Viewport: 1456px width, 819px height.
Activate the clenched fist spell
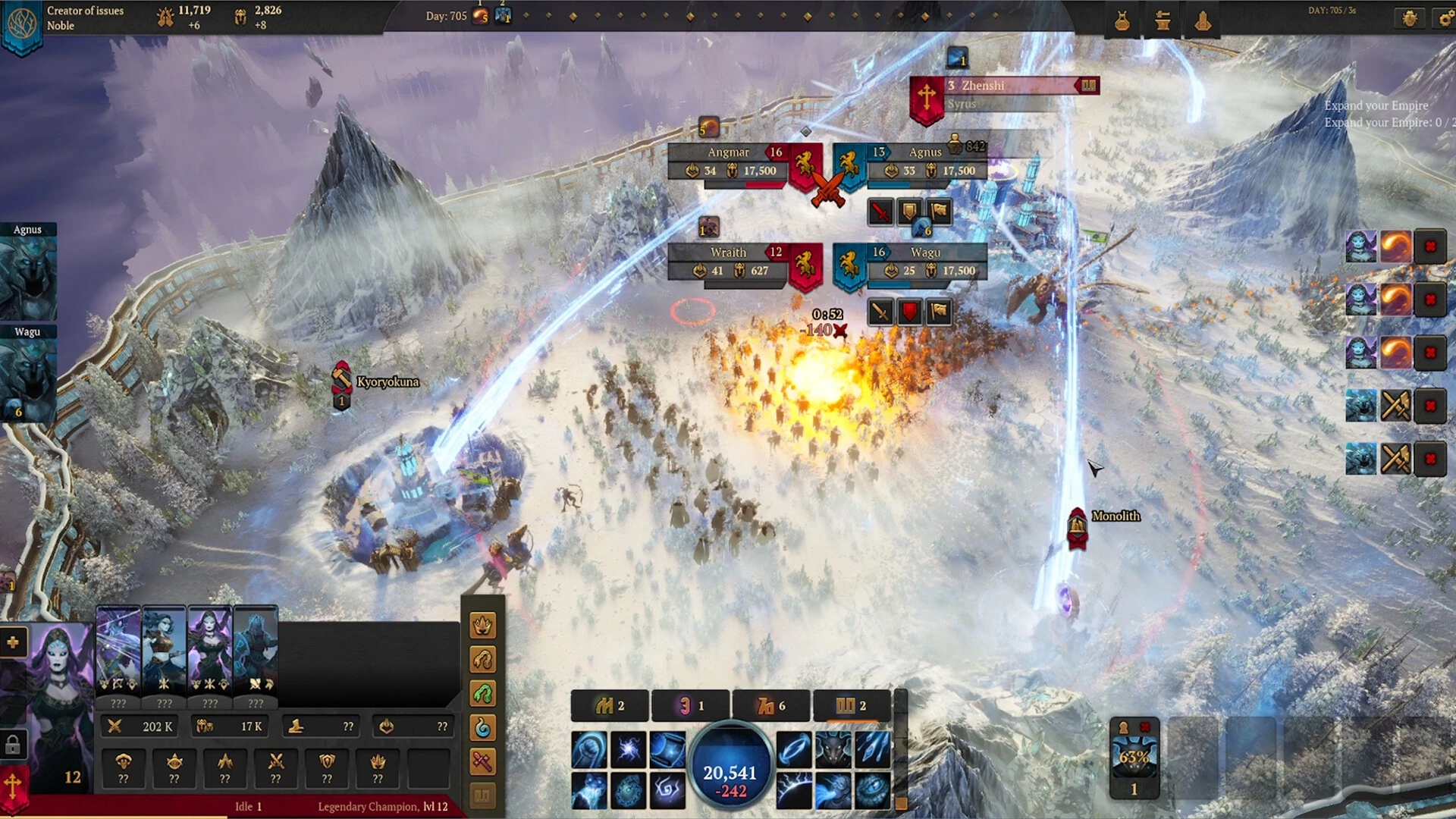coord(589,750)
